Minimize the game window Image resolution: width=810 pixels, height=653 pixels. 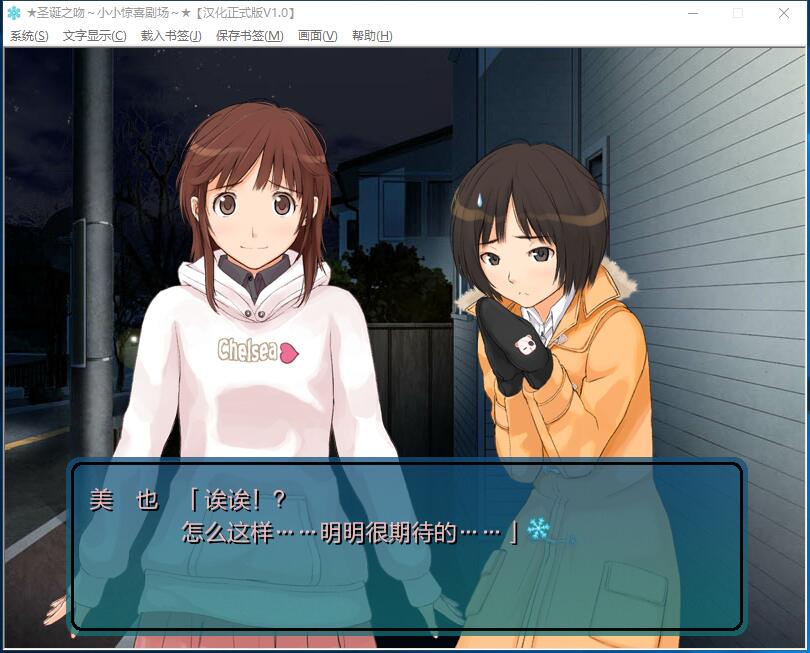692,13
